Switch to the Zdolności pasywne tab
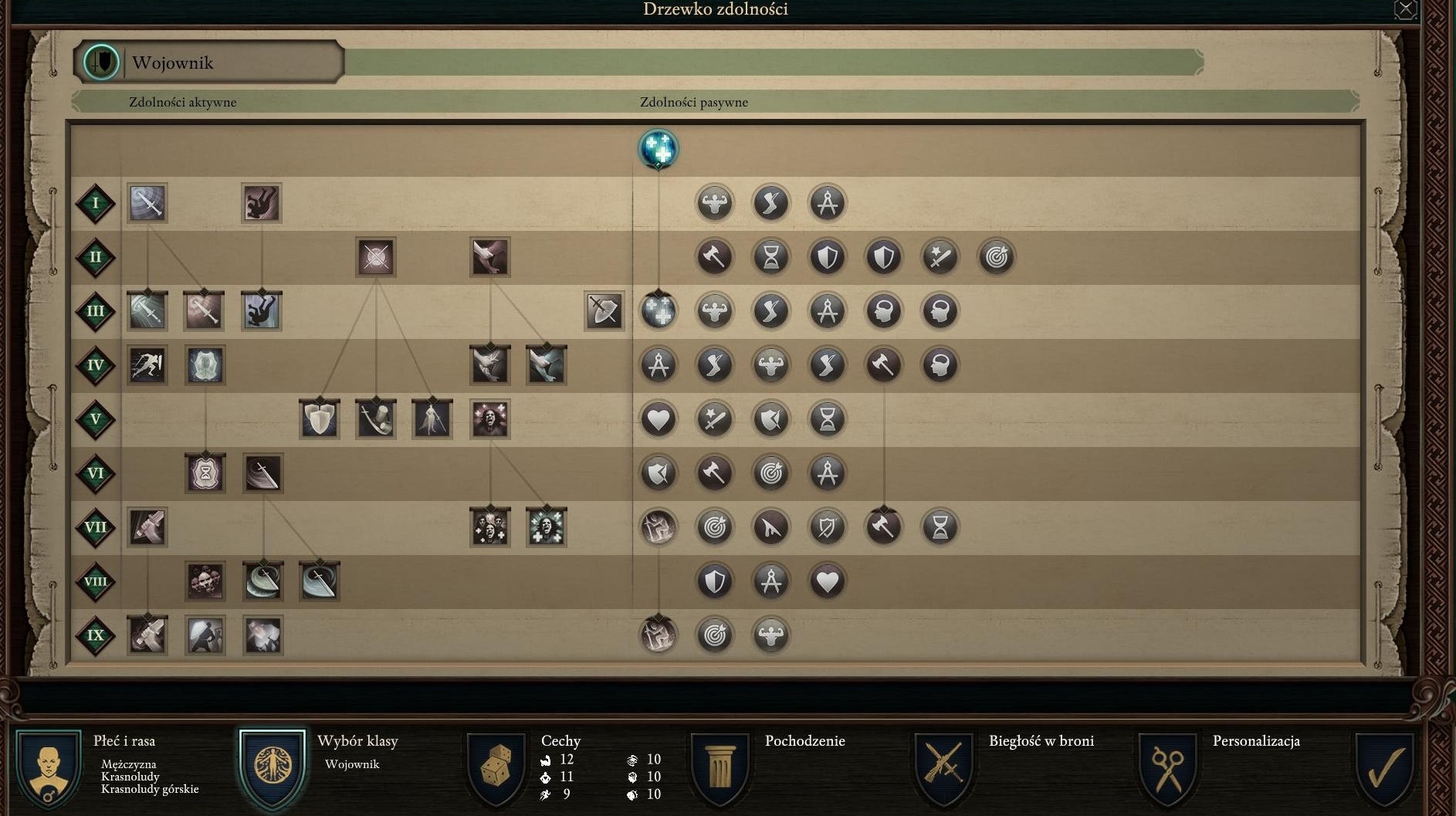The height and width of the screenshot is (816, 1456). point(692,101)
